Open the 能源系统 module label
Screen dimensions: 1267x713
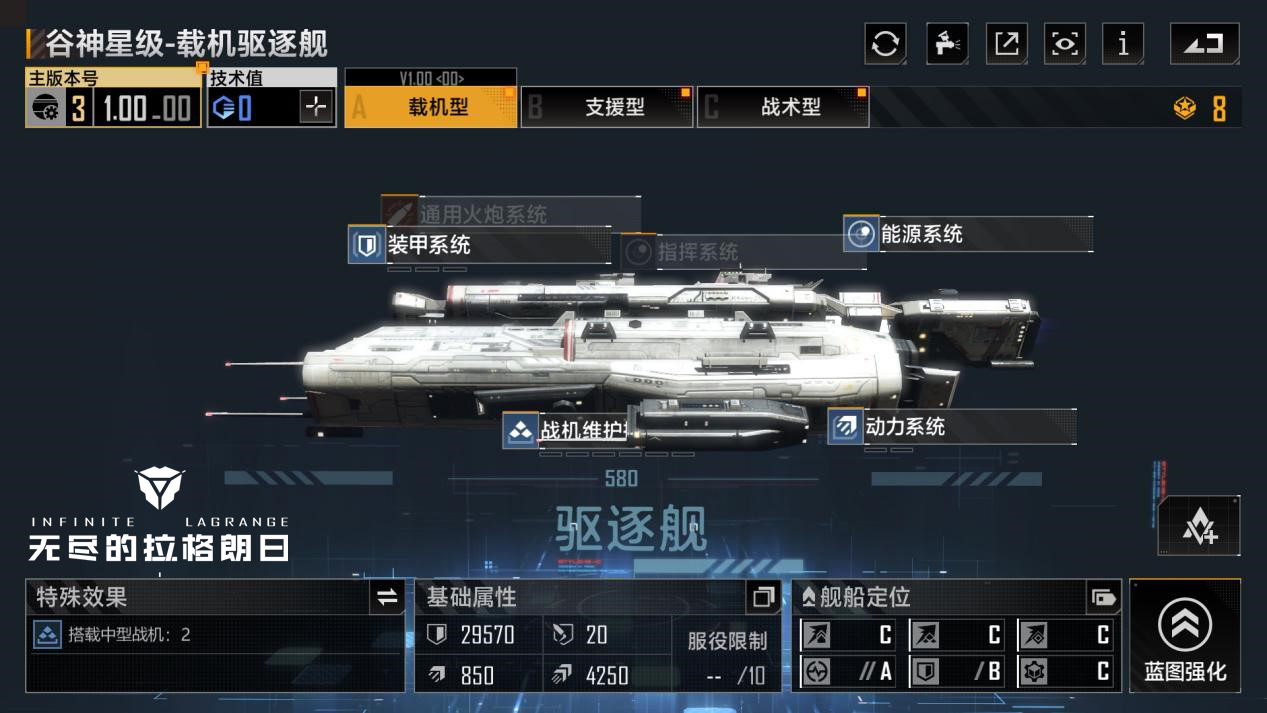pos(921,234)
